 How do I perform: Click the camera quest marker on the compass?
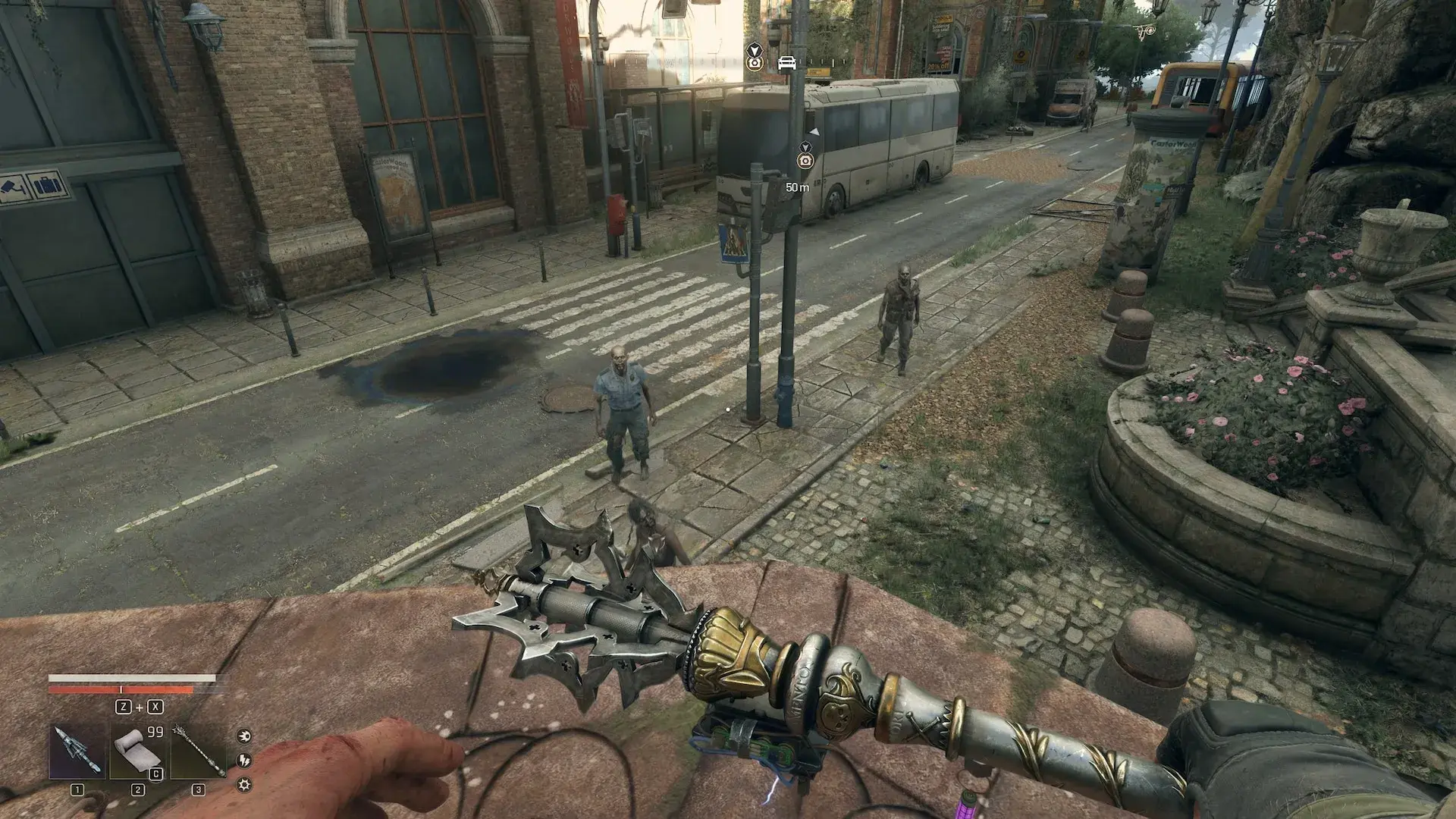[x=754, y=64]
